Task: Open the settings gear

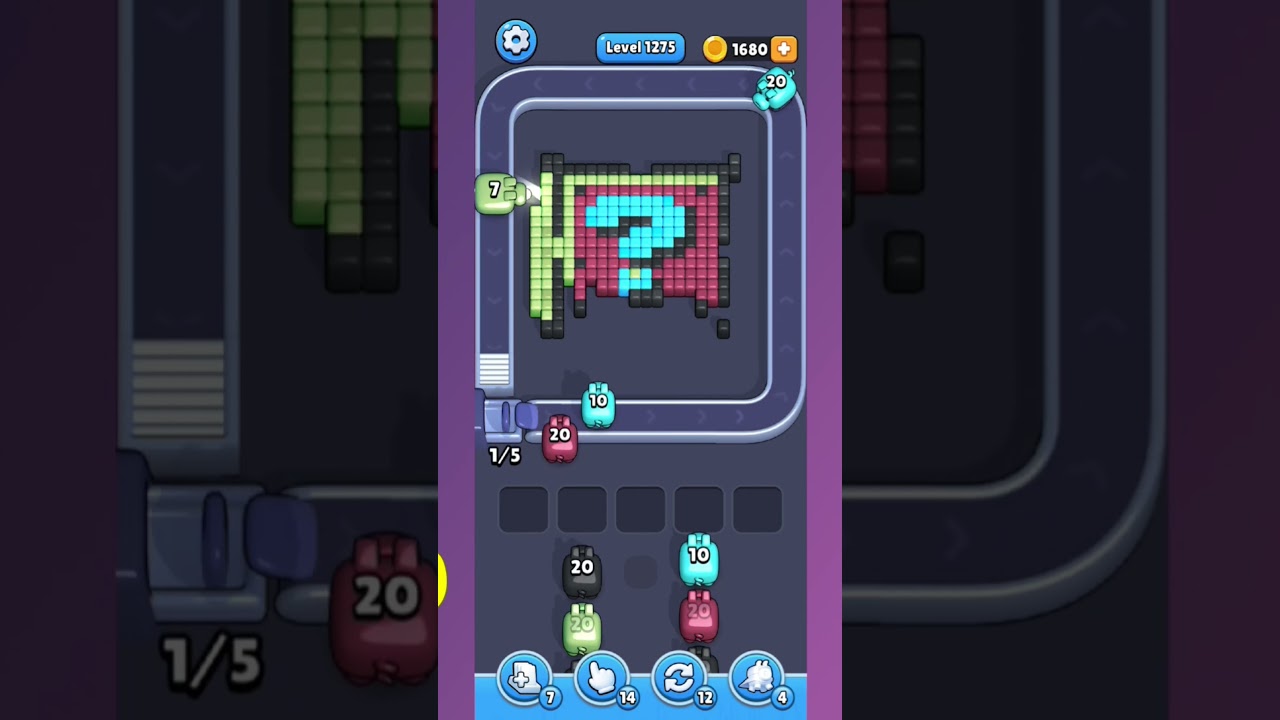Action: 517,41
